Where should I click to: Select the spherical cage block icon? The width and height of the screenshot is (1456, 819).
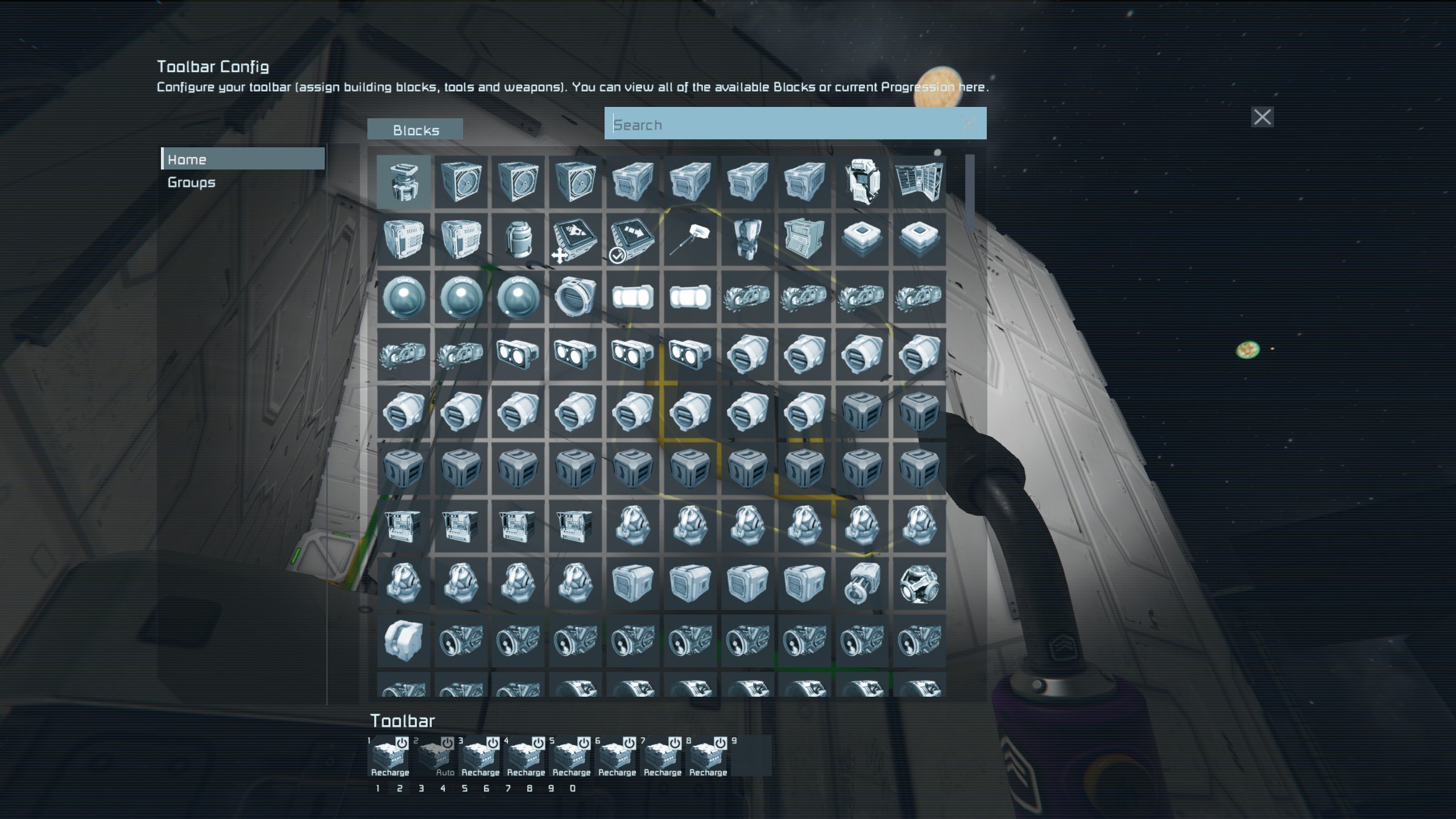(x=919, y=584)
